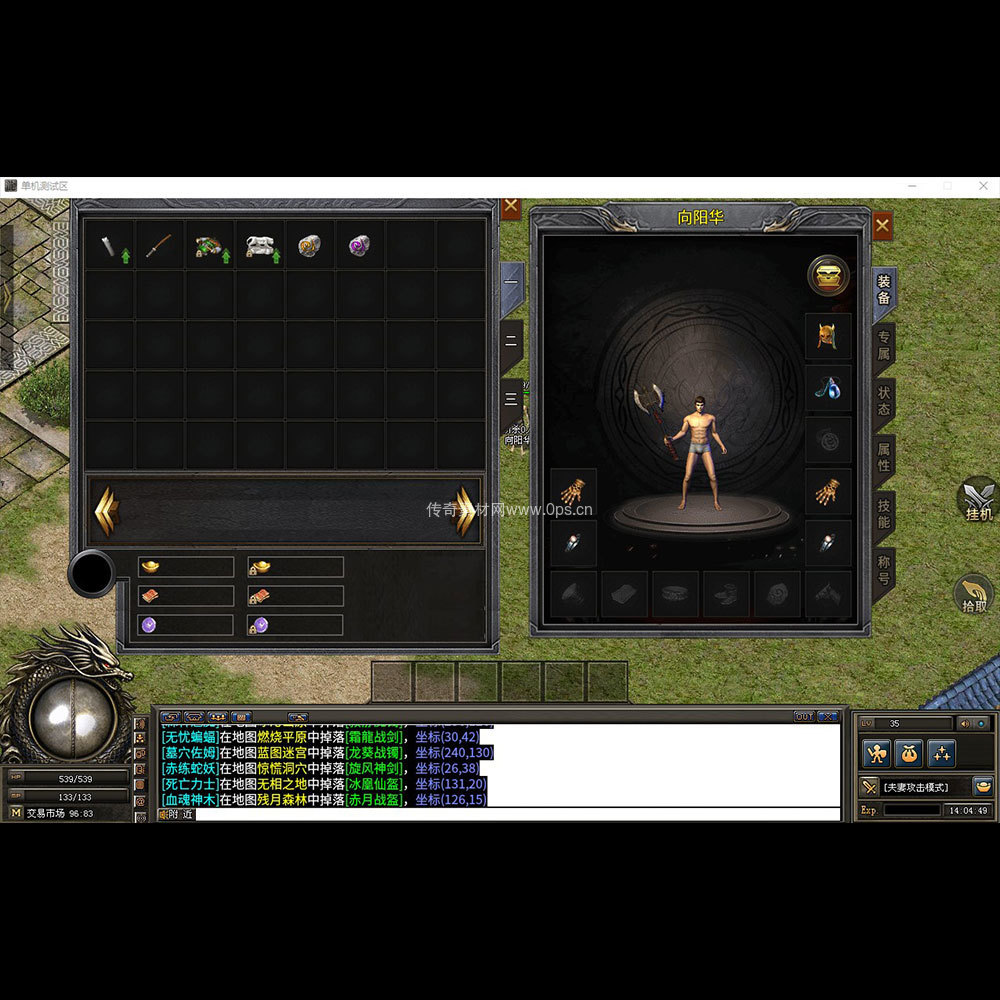The width and height of the screenshot is (1000, 1000).
Task: Click the 拾取 pickup button
Action: click(x=974, y=594)
